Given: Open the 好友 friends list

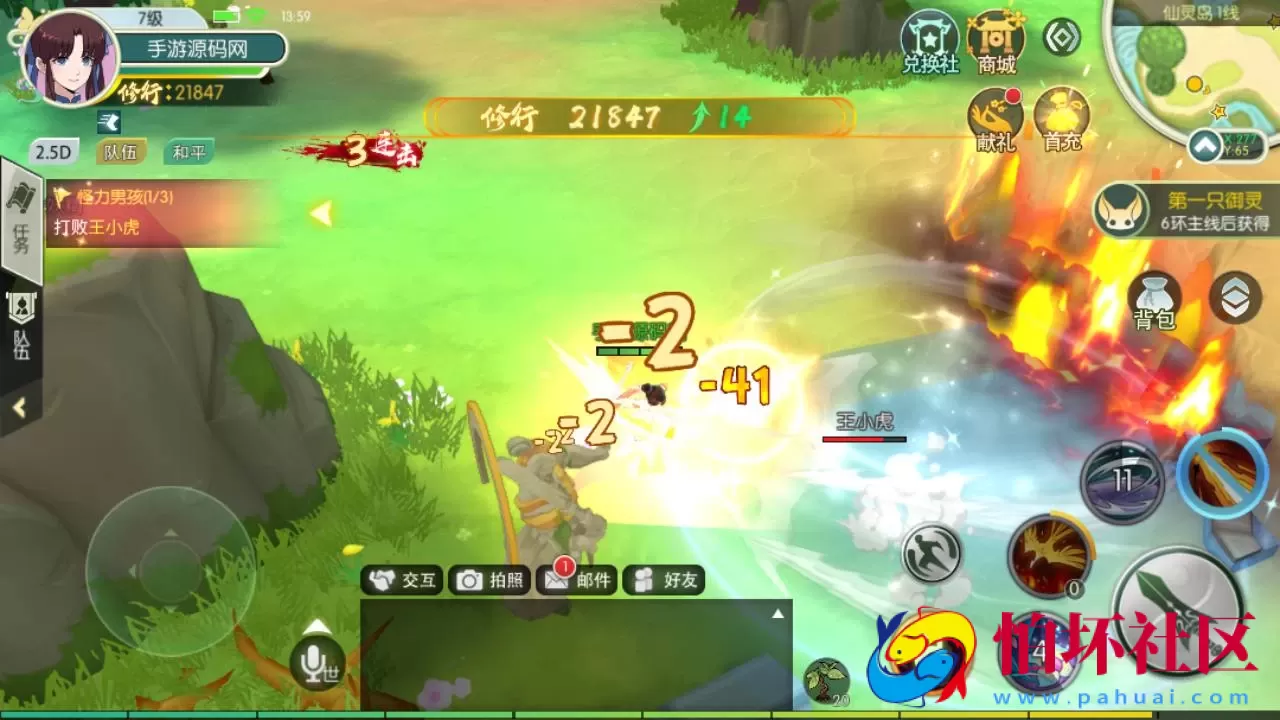Looking at the screenshot, I should pyautogui.click(x=664, y=580).
